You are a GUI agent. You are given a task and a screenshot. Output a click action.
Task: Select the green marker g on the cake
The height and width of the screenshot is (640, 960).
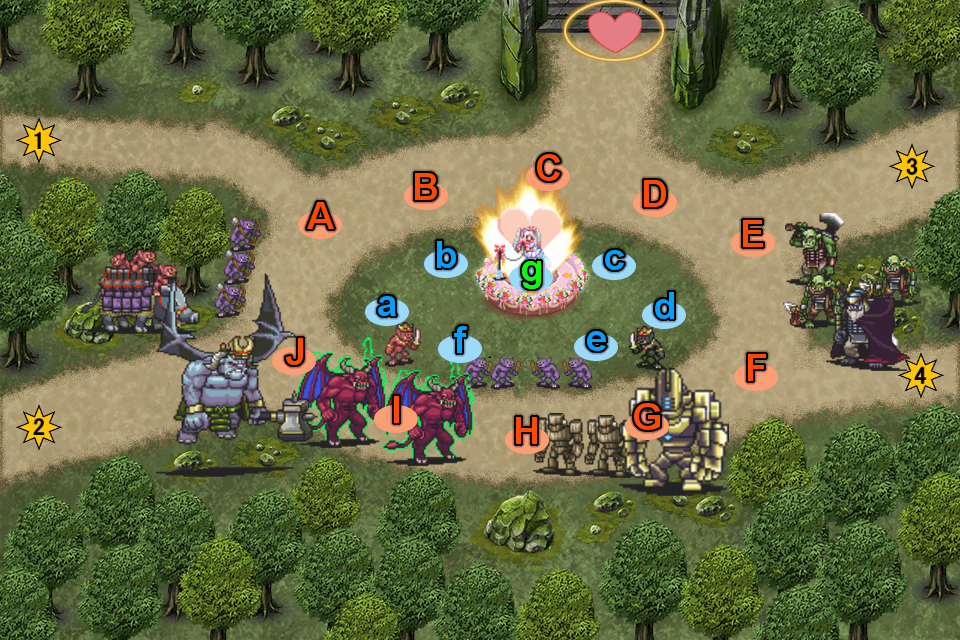[531, 272]
